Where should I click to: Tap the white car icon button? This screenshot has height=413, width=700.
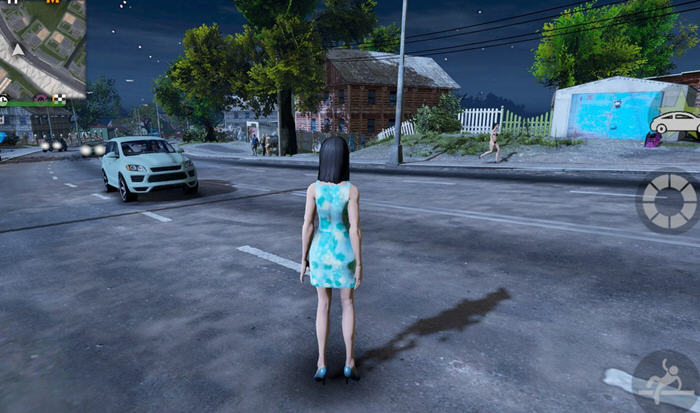675,122
